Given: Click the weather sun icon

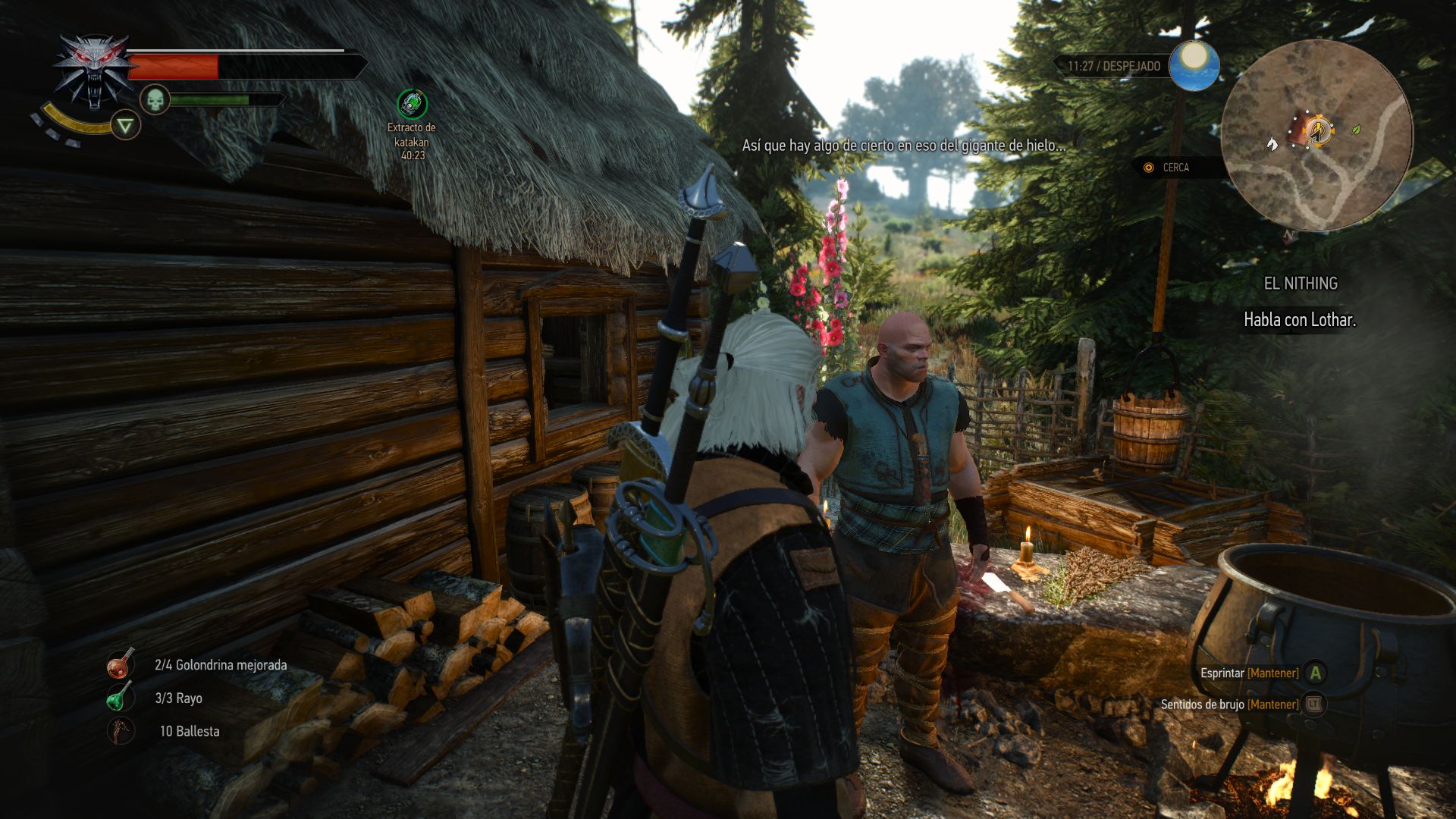Looking at the screenshot, I should 1194,65.
